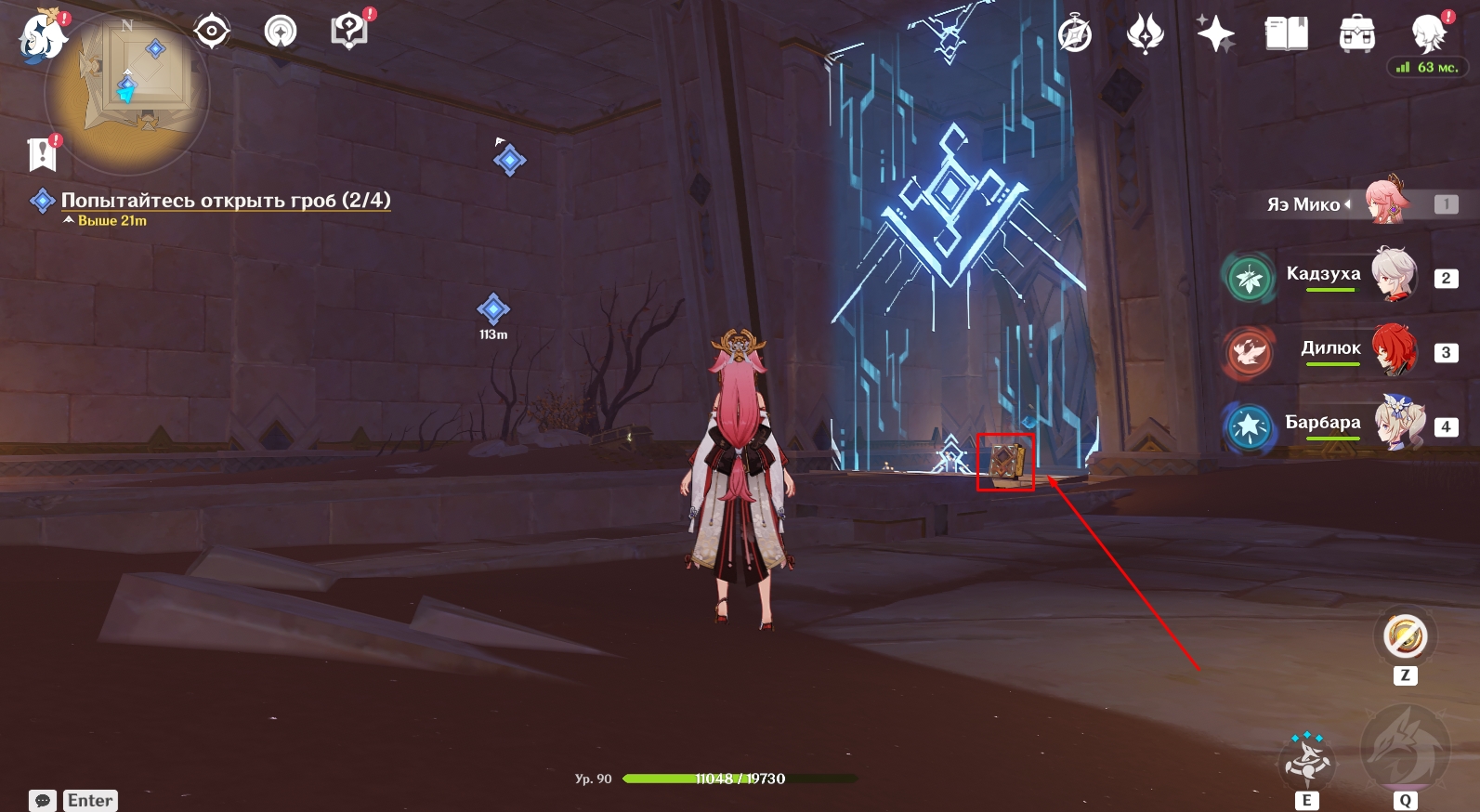Select the tracked coffin quest objective
This screenshot has width=1480, height=812.
point(225,201)
